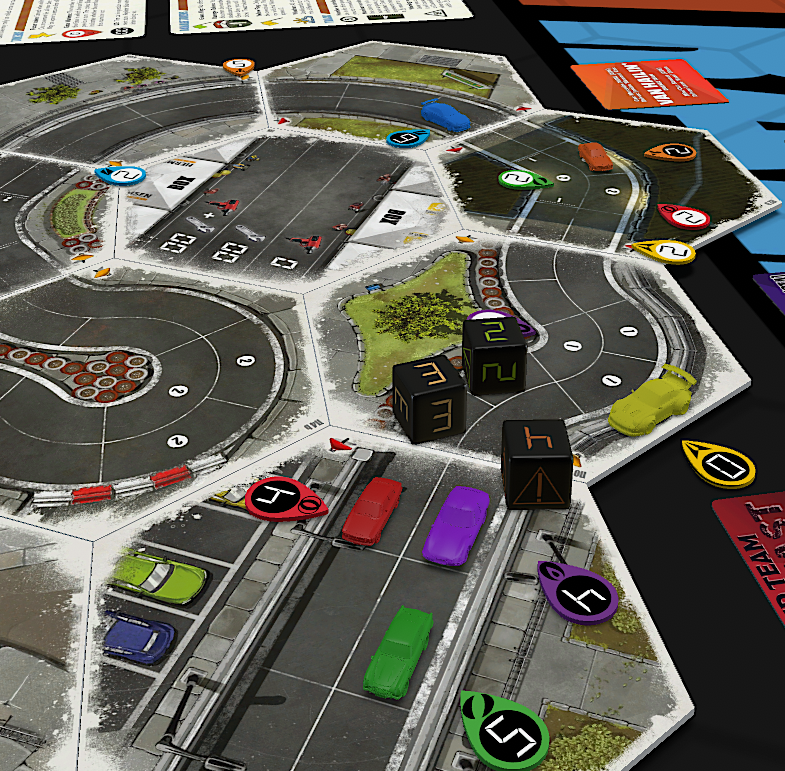Pick the red race car
This screenshot has width=785, height=771.
pyautogui.click(x=371, y=510)
